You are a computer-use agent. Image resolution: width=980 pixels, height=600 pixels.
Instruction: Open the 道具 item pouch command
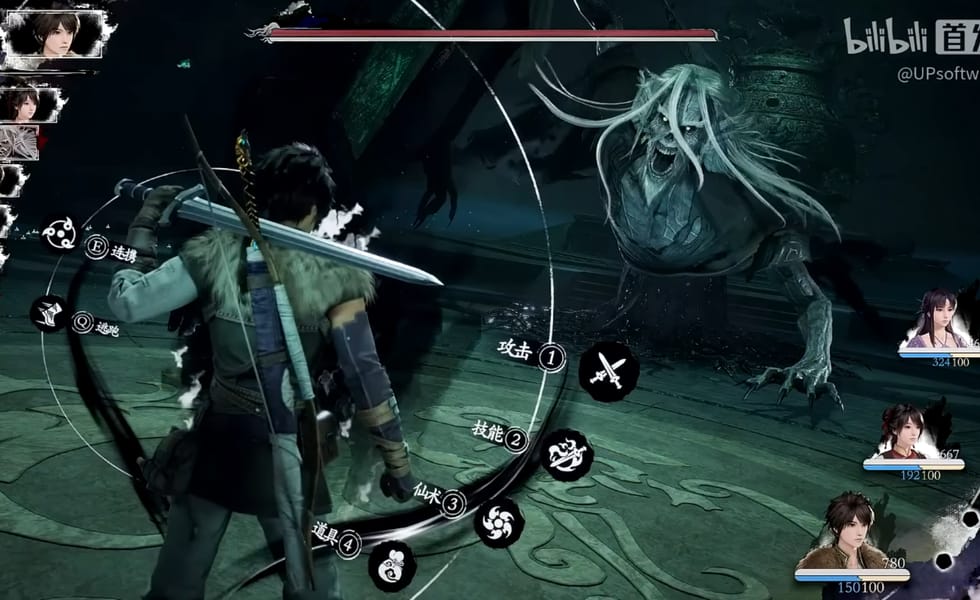(x=392, y=565)
